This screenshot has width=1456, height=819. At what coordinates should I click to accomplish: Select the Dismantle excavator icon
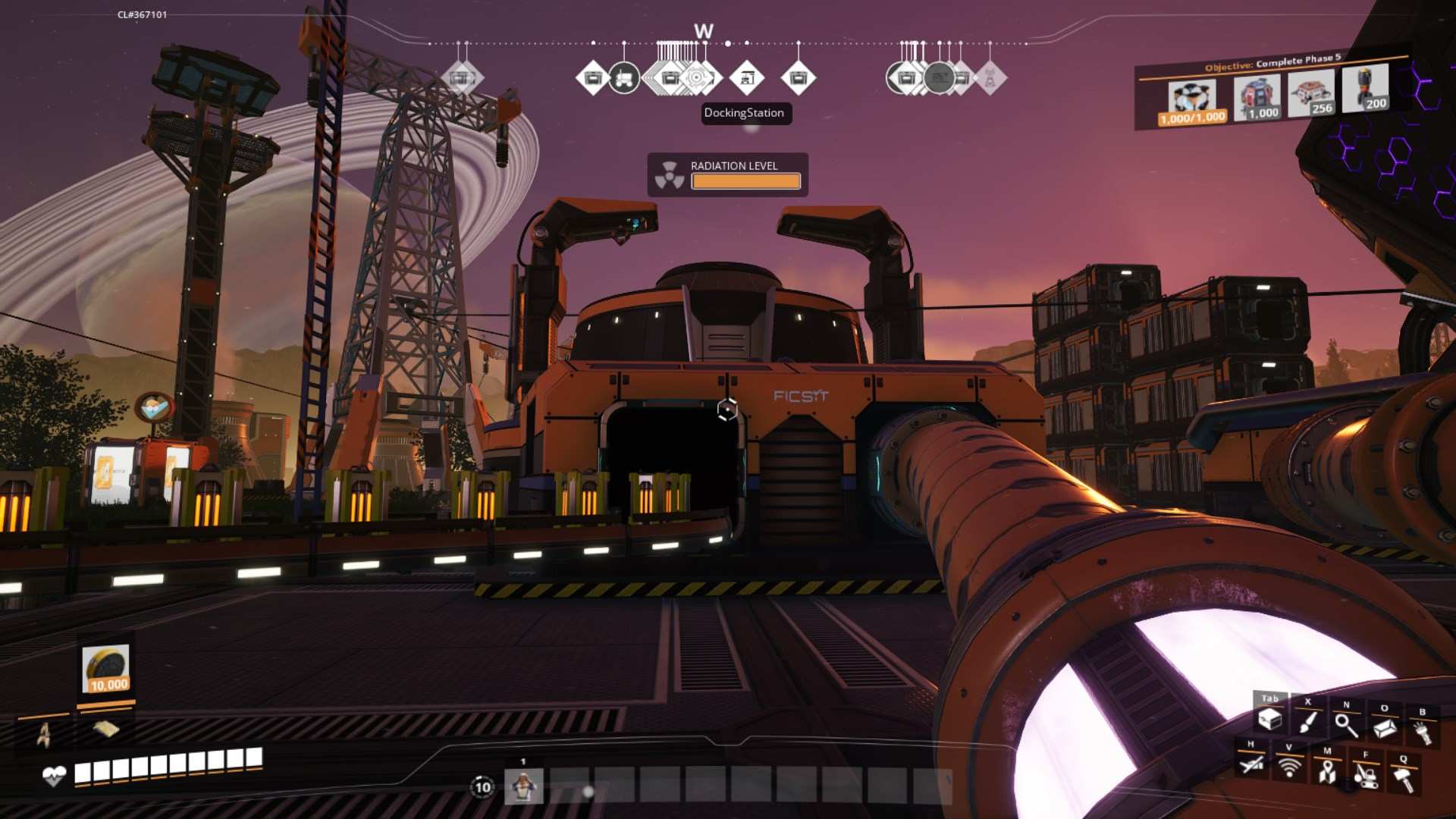click(x=1367, y=777)
